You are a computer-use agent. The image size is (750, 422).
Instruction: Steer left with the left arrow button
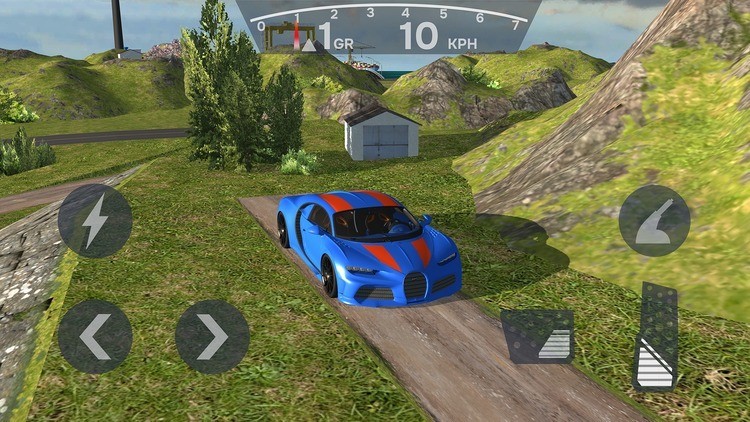tap(95, 337)
